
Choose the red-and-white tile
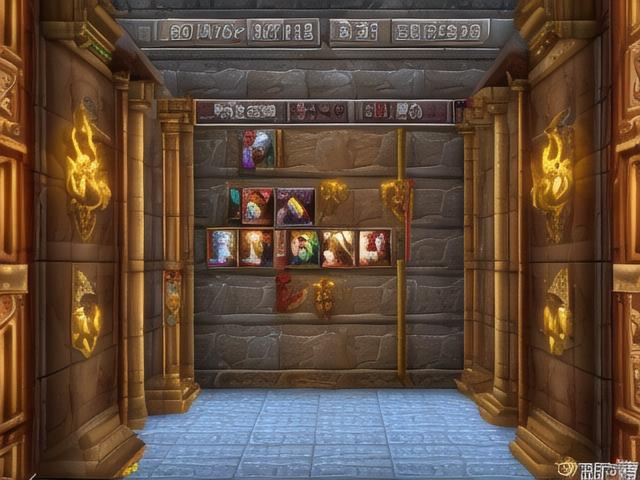(374, 248)
